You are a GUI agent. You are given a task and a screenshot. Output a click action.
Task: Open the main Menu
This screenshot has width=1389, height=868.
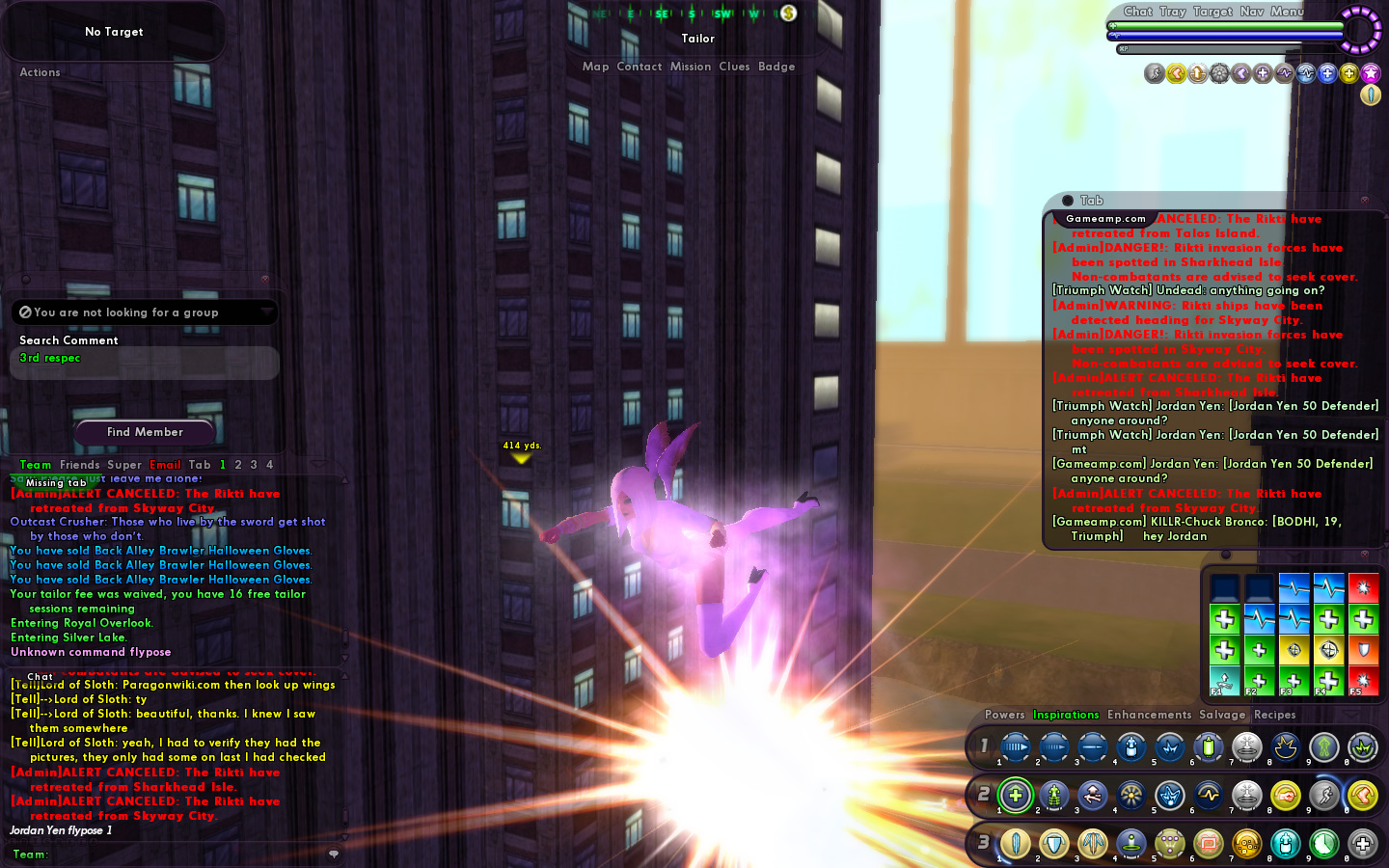(1287, 12)
